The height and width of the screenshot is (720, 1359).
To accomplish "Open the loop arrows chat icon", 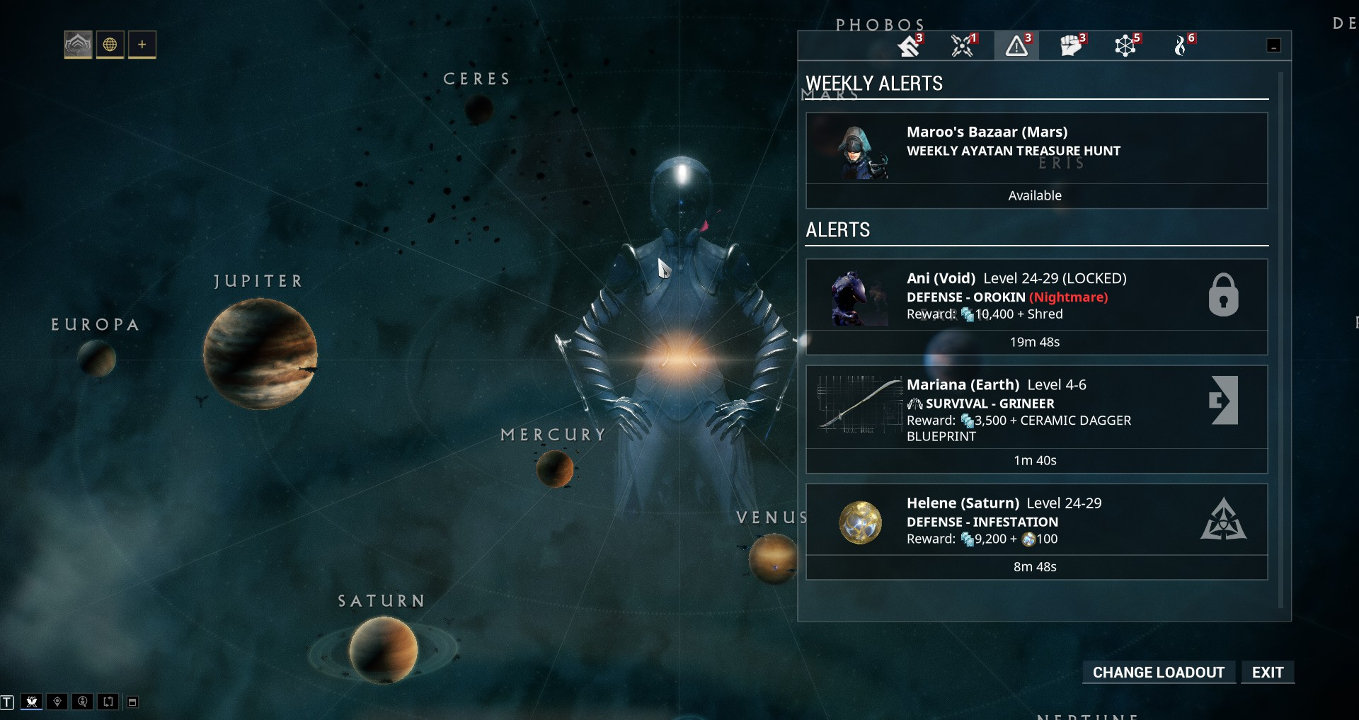I will 109,701.
